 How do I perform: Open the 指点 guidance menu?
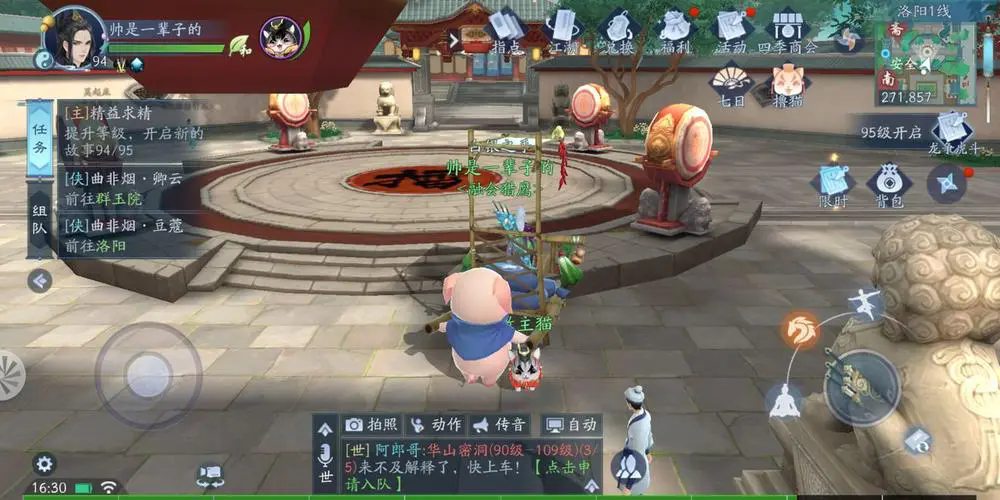pyautogui.click(x=507, y=28)
